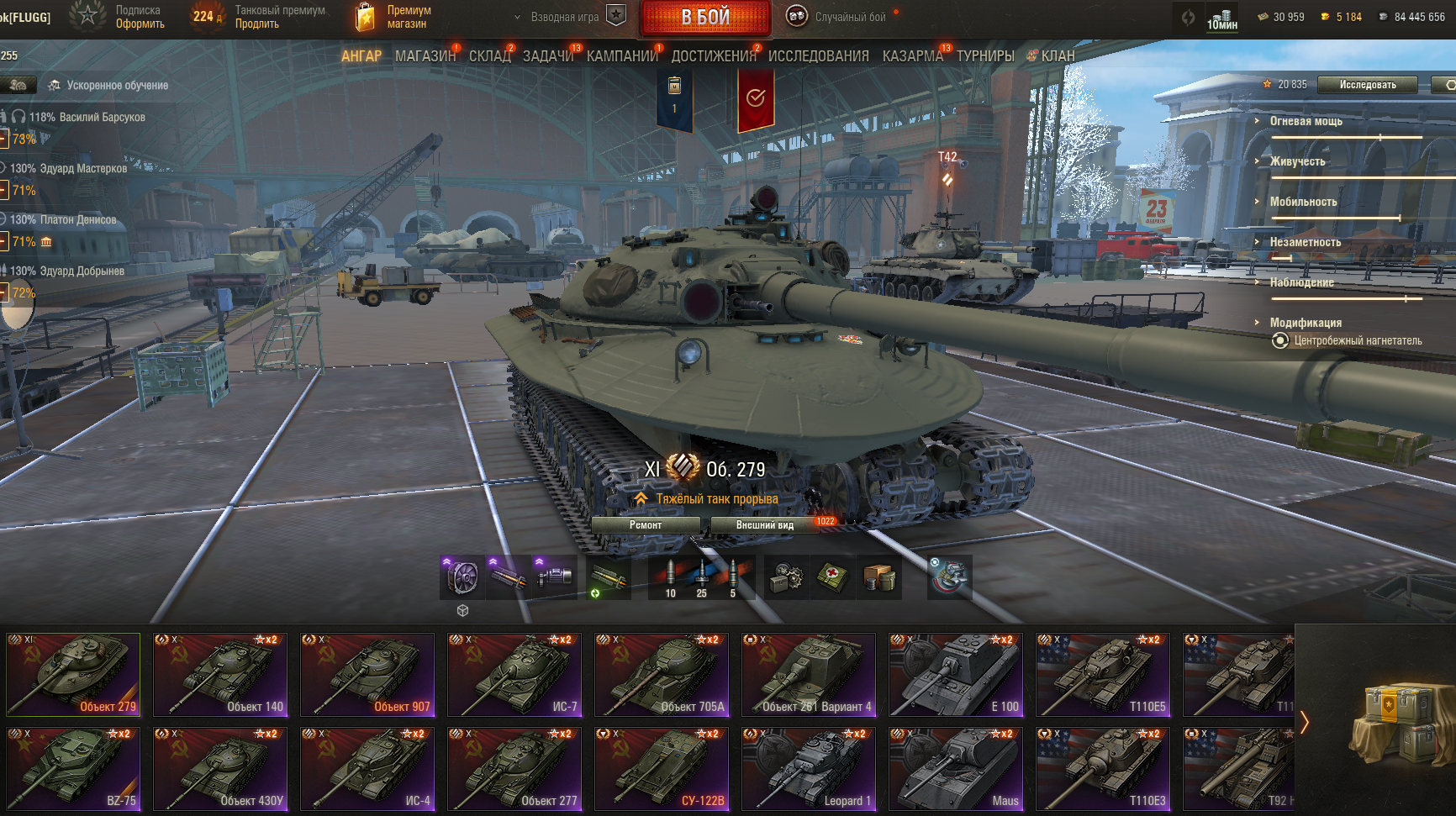Open the ИССЛЕДОВАНИЯ tab
Image resolution: width=1456 pixels, height=816 pixels.
(x=818, y=56)
